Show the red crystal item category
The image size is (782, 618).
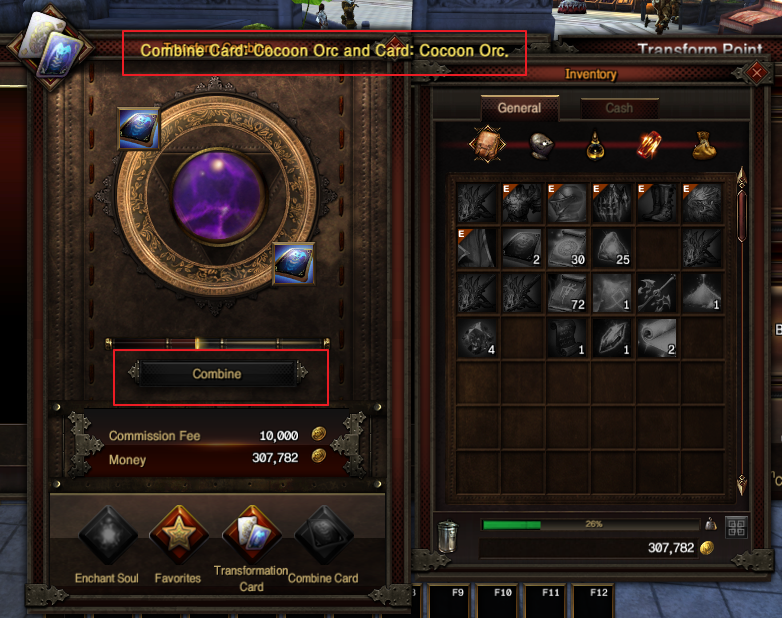pos(650,146)
